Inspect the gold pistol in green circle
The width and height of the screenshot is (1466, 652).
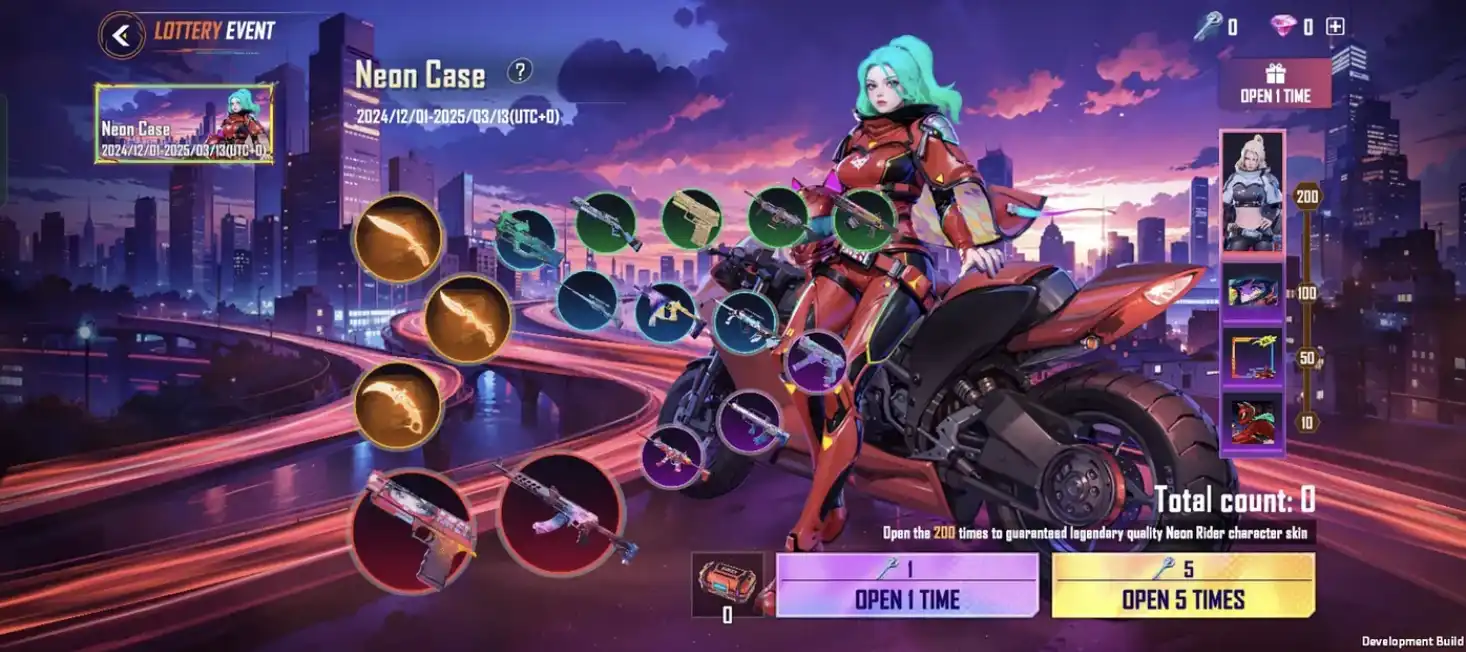(691, 220)
